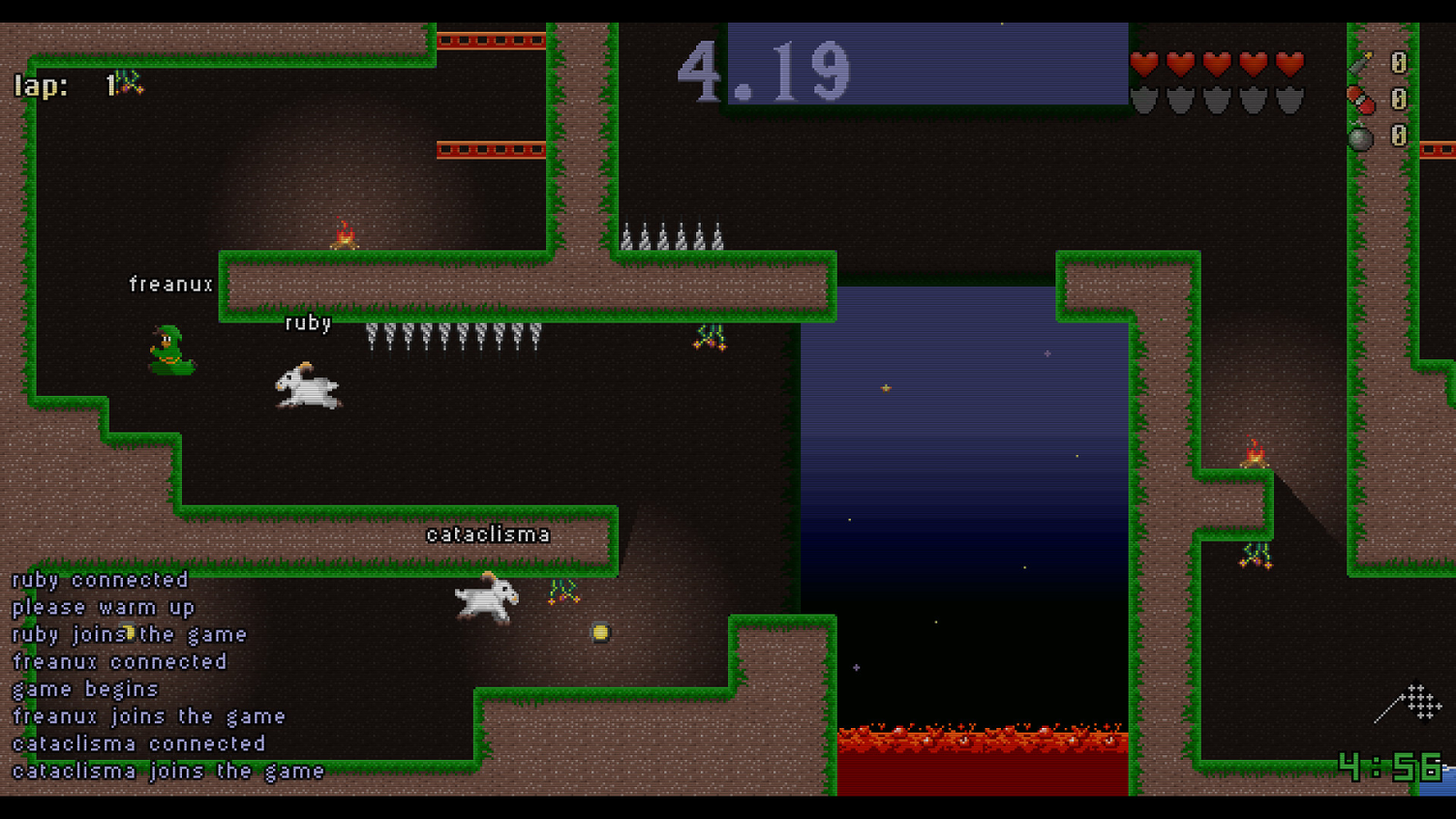Viewport: 1456px width, 819px height.
Task: Select the dynamite weapon icon in the HUD
Action: point(1361,101)
